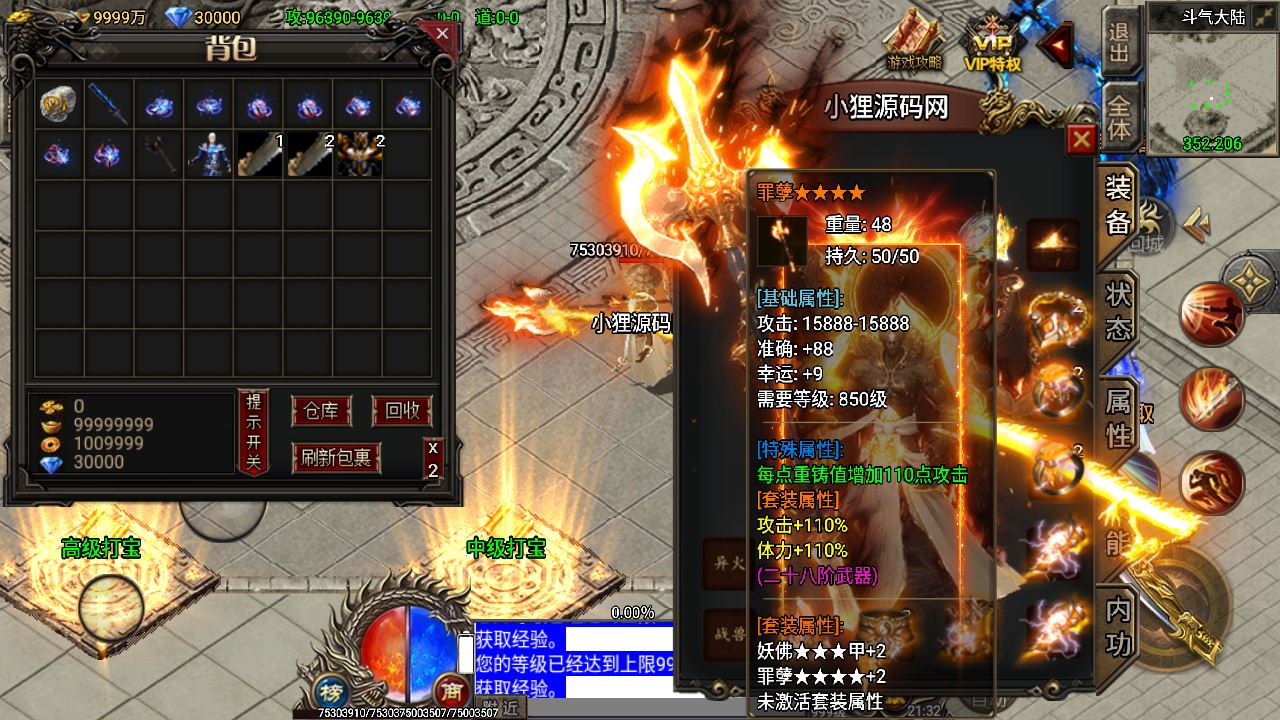
Task: Switch to the 装备 equipment tab
Action: [x=1118, y=206]
